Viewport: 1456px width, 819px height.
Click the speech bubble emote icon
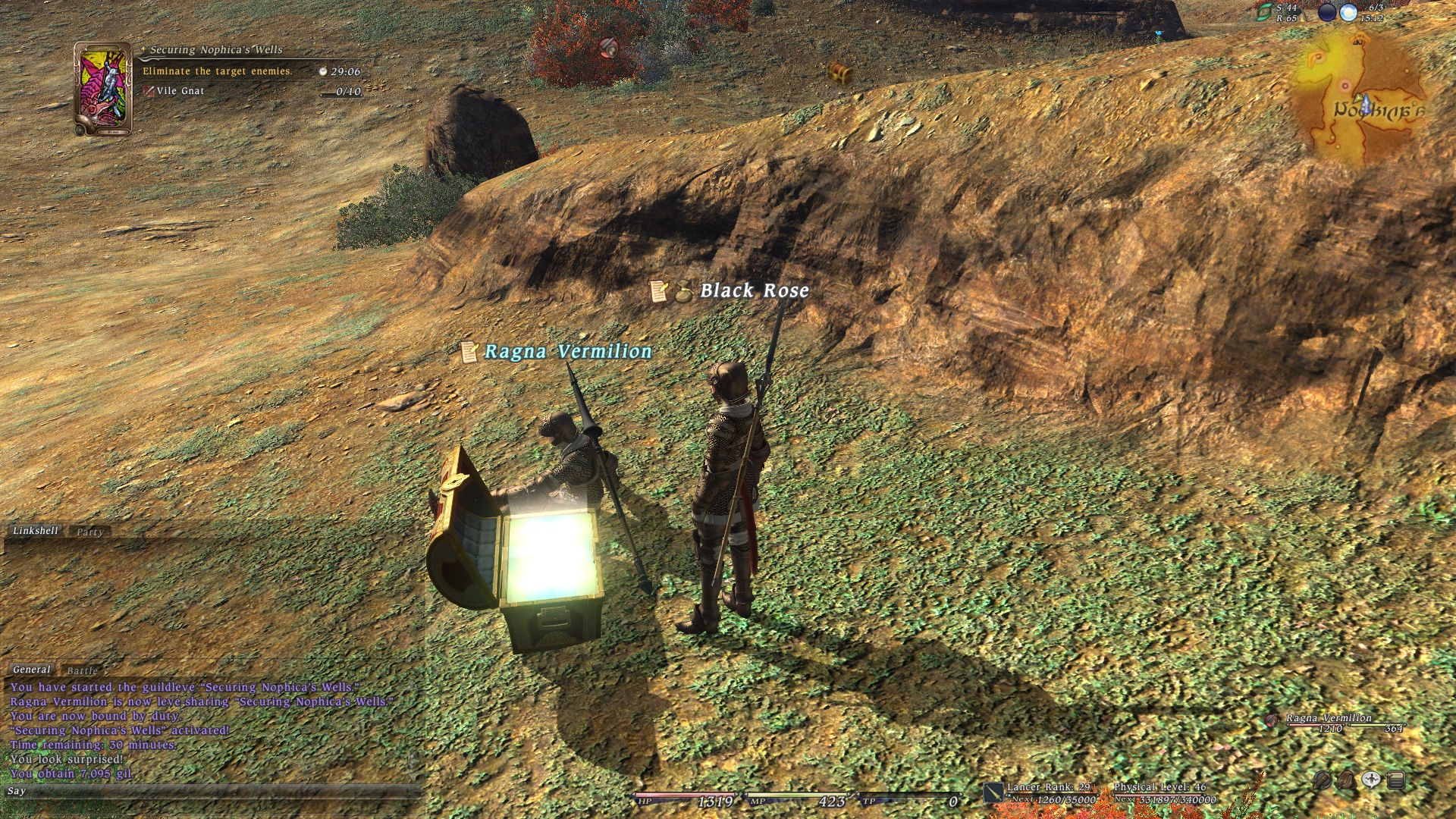click(1371, 780)
